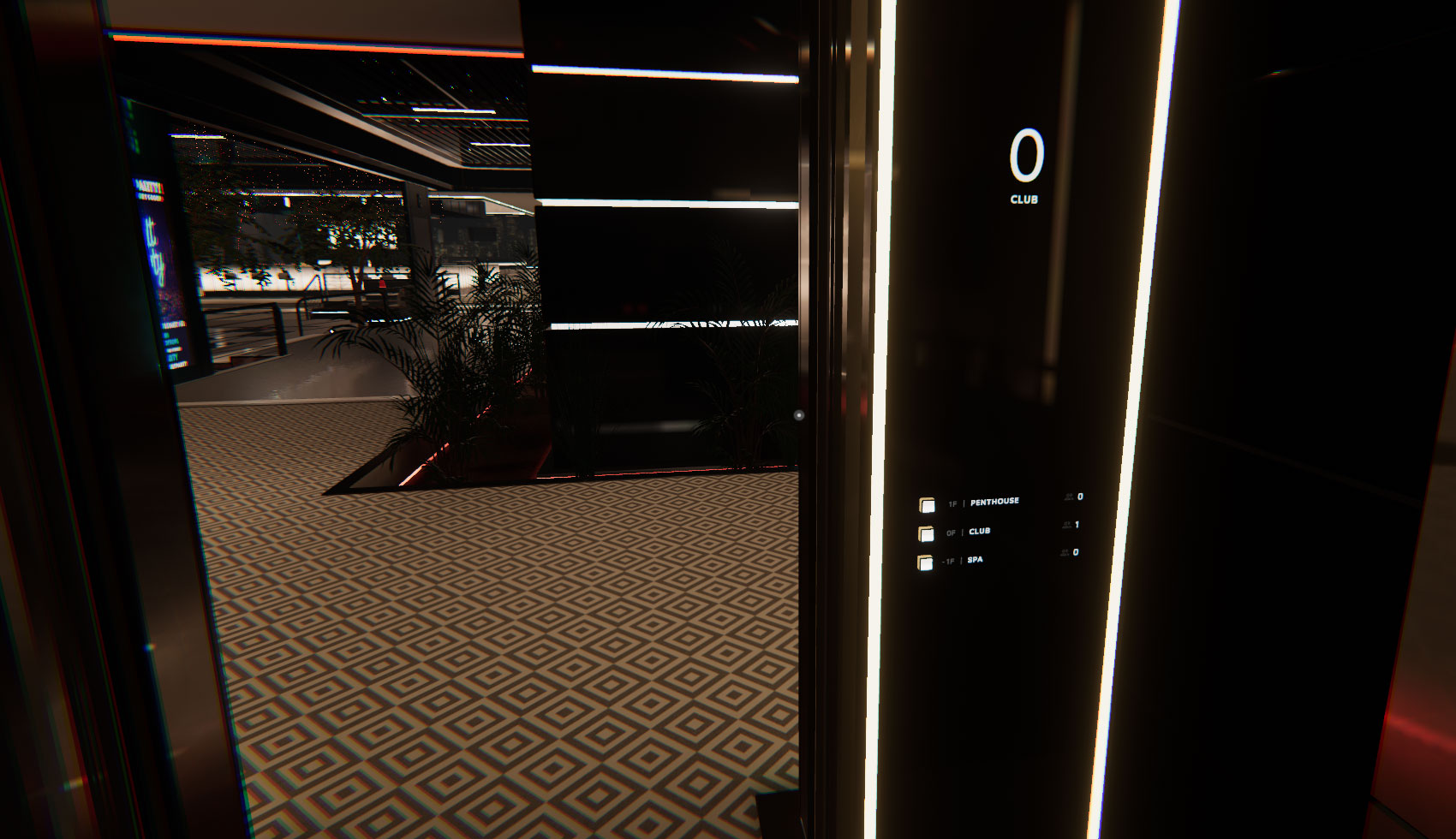
Task: Toggle the CLUB call button light
Action: [x=928, y=533]
